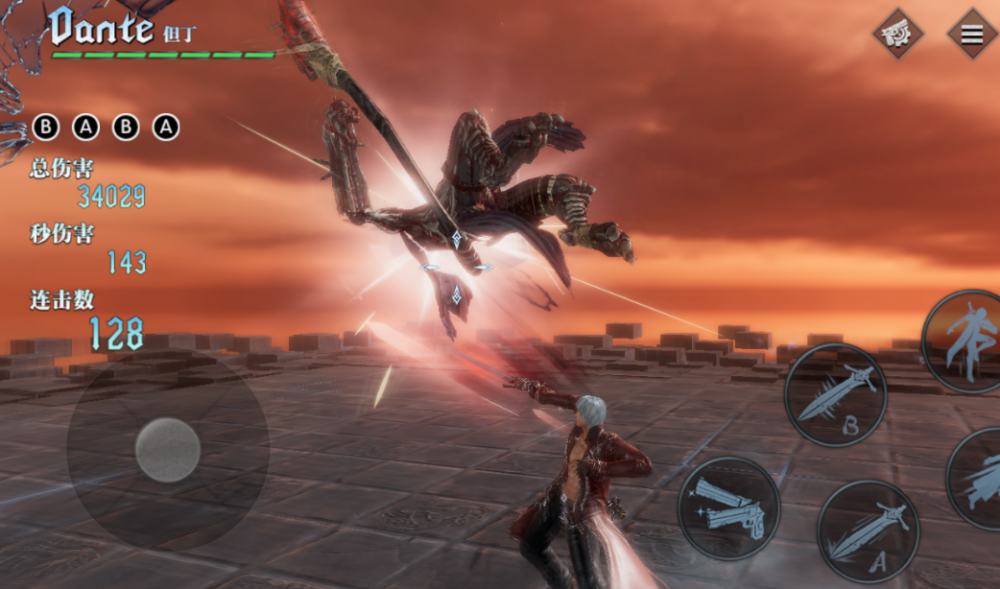
Task: Activate the dash skill button
Action: pyautogui.click(x=976, y=478)
